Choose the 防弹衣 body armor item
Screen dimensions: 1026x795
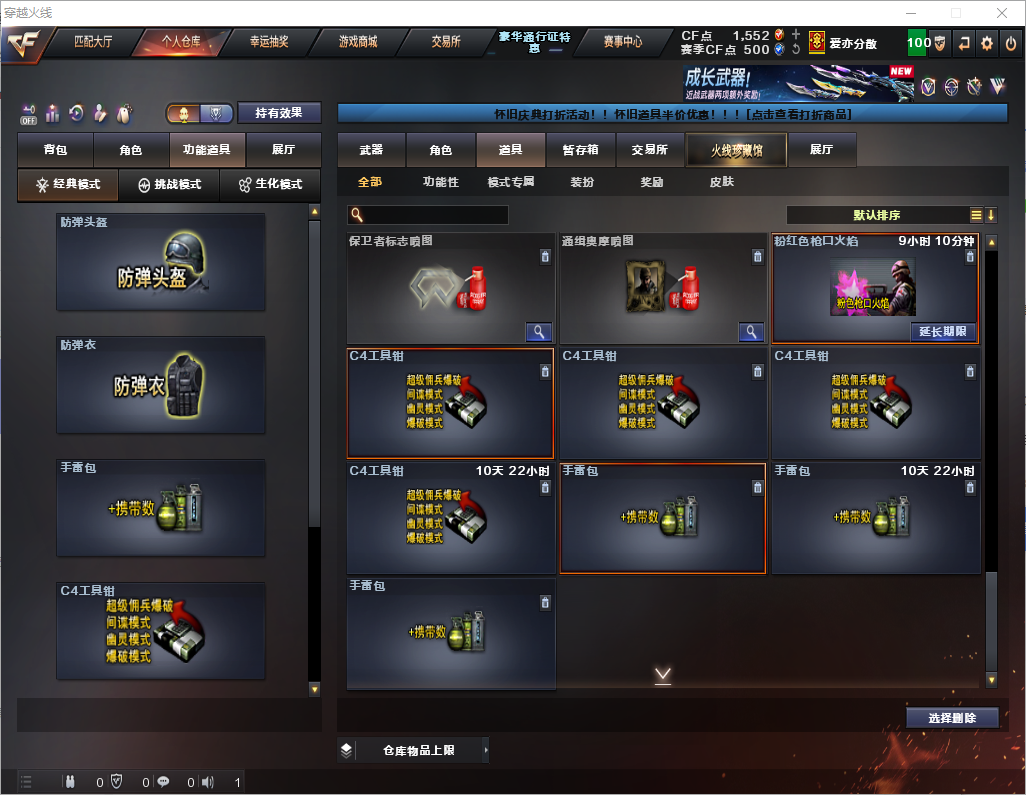(x=161, y=385)
